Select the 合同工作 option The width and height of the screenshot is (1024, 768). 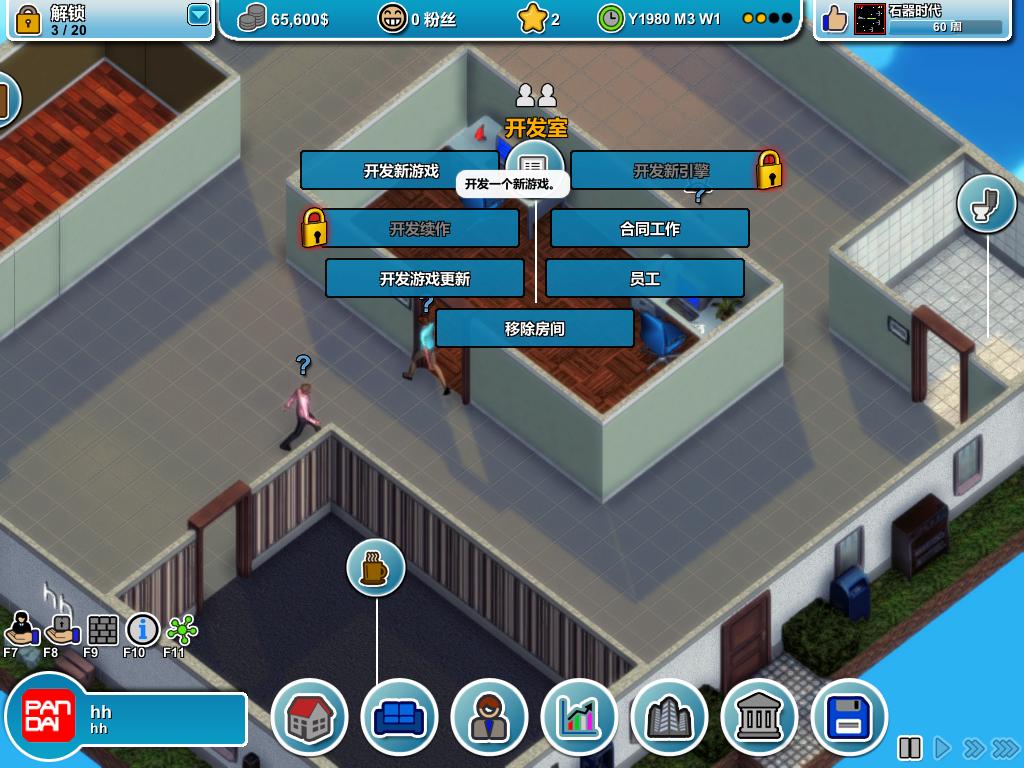coord(649,229)
